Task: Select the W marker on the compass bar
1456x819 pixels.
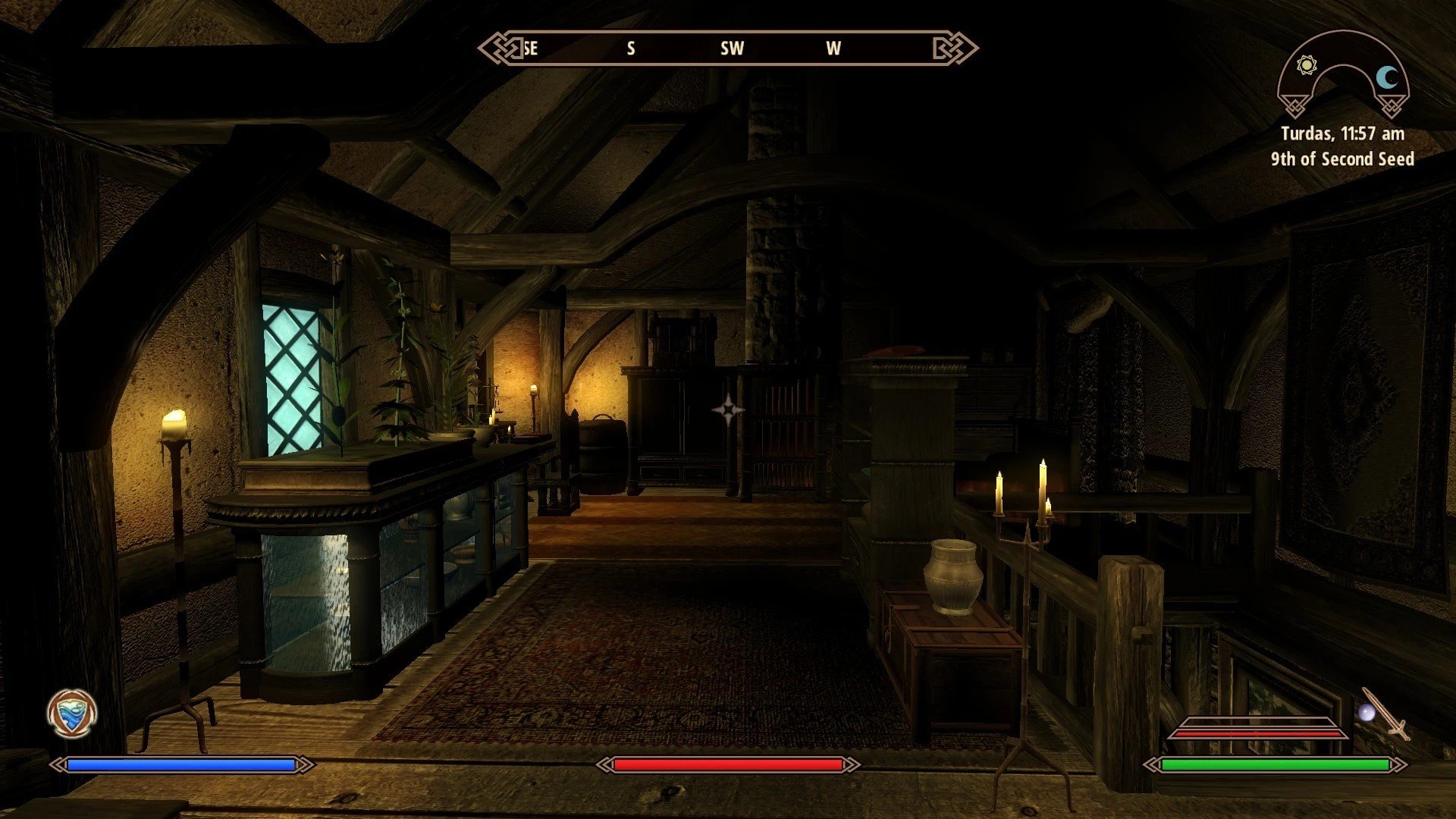Action: pyautogui.click(x=833, y=49)
